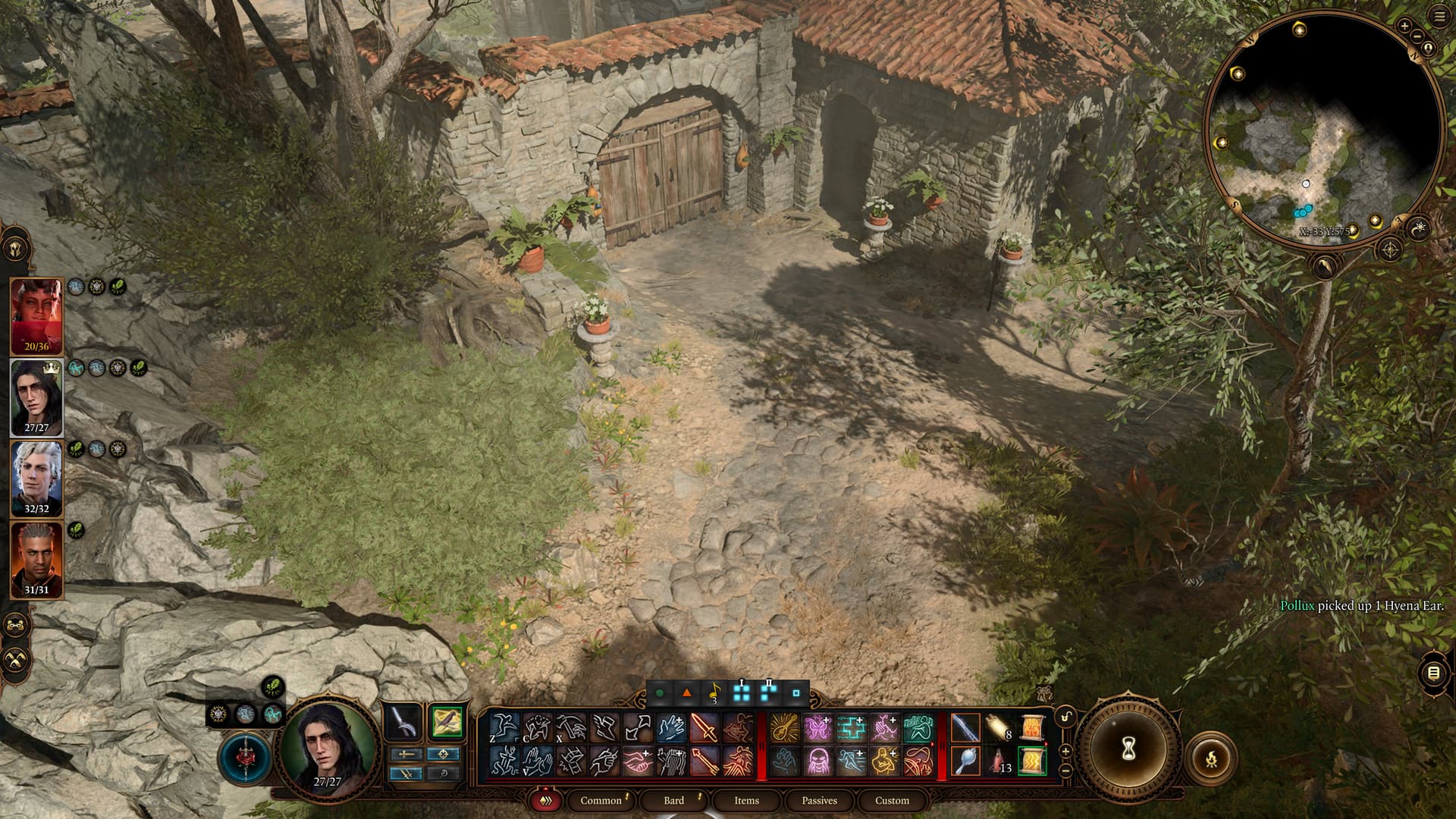
Task: Toggle the hotbar lock padlock icon
Action: (x=1065, y=717)
